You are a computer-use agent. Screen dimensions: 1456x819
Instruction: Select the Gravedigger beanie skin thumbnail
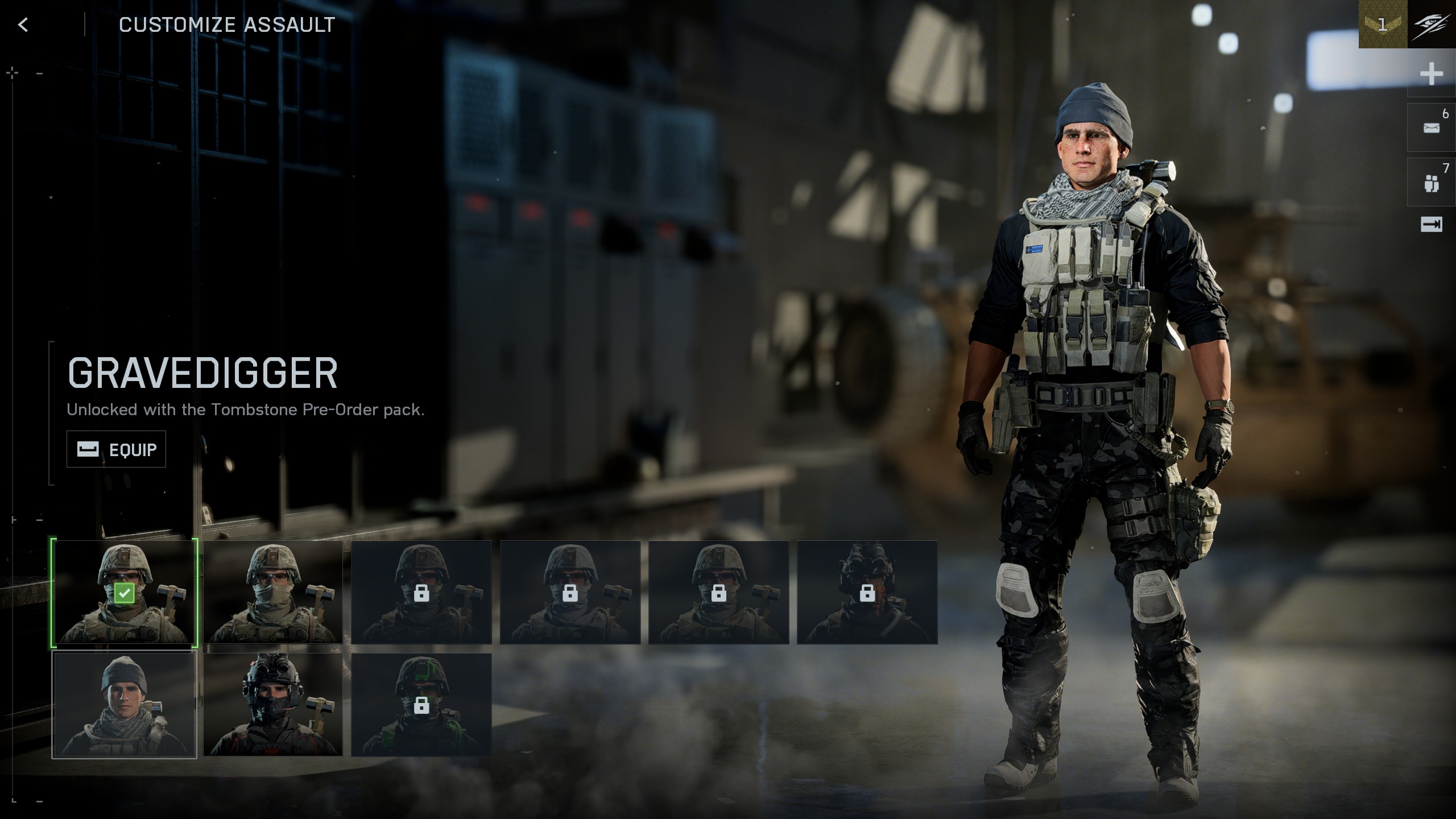tap(125, 705)
